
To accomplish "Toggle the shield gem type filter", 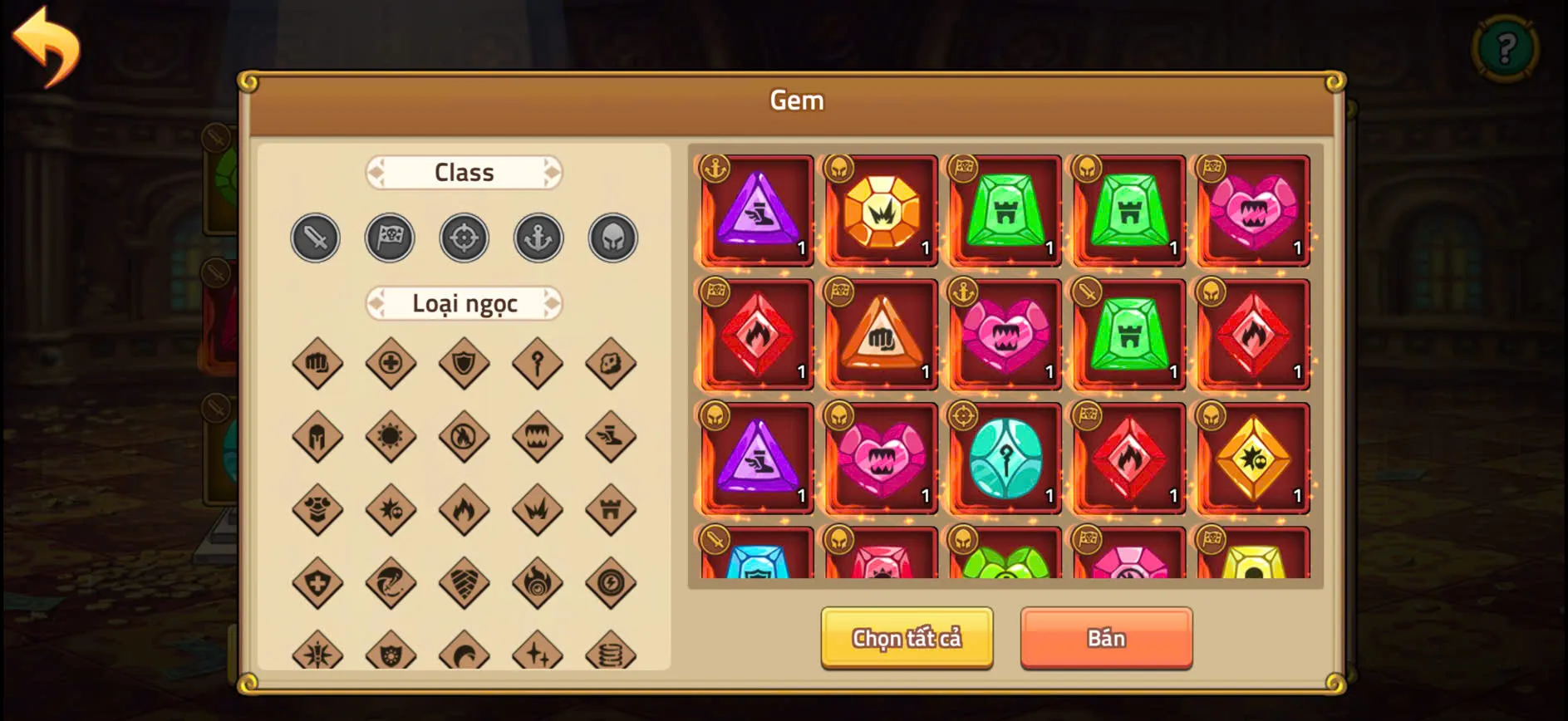I will pyautogui.click(x=465, y=364).
